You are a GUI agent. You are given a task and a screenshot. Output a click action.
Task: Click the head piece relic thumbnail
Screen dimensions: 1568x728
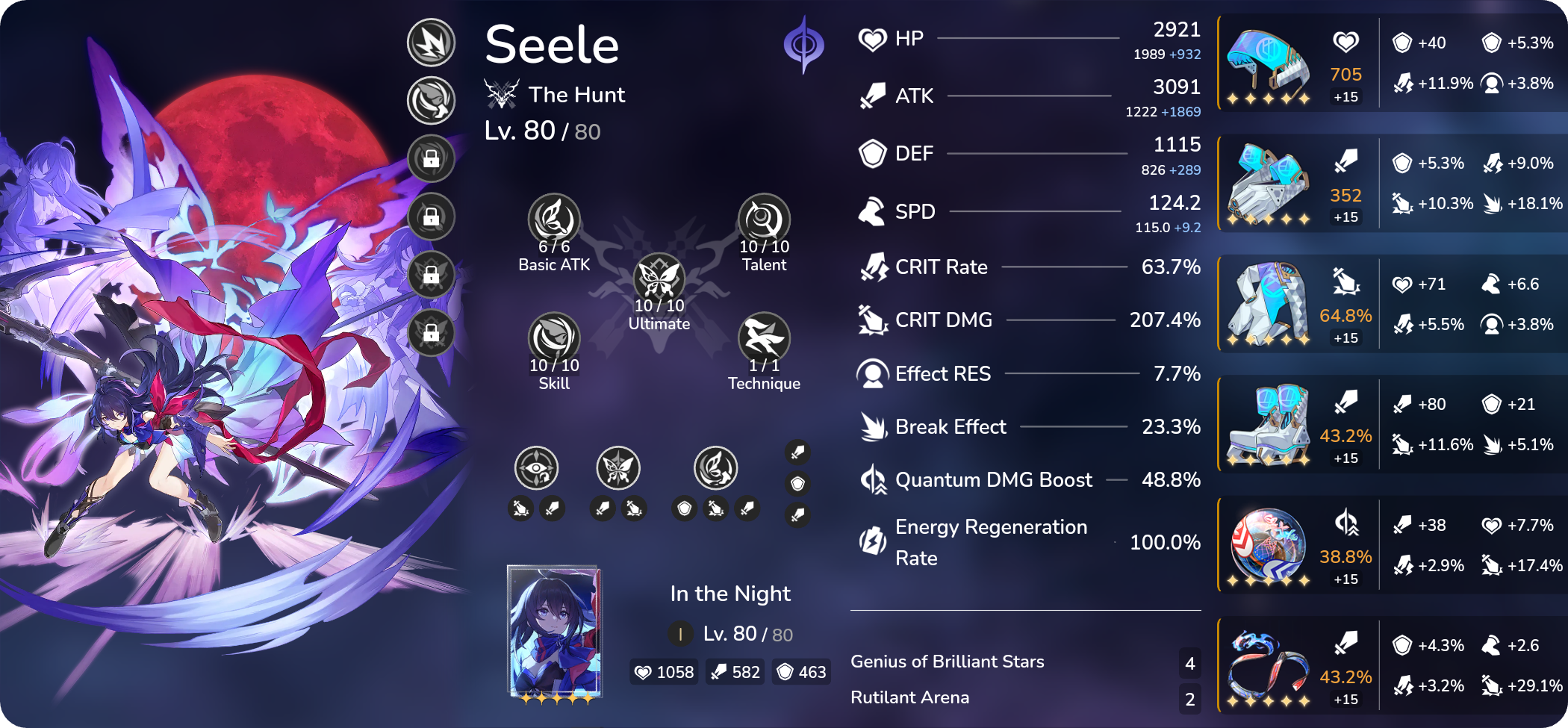coord(1269,63)
